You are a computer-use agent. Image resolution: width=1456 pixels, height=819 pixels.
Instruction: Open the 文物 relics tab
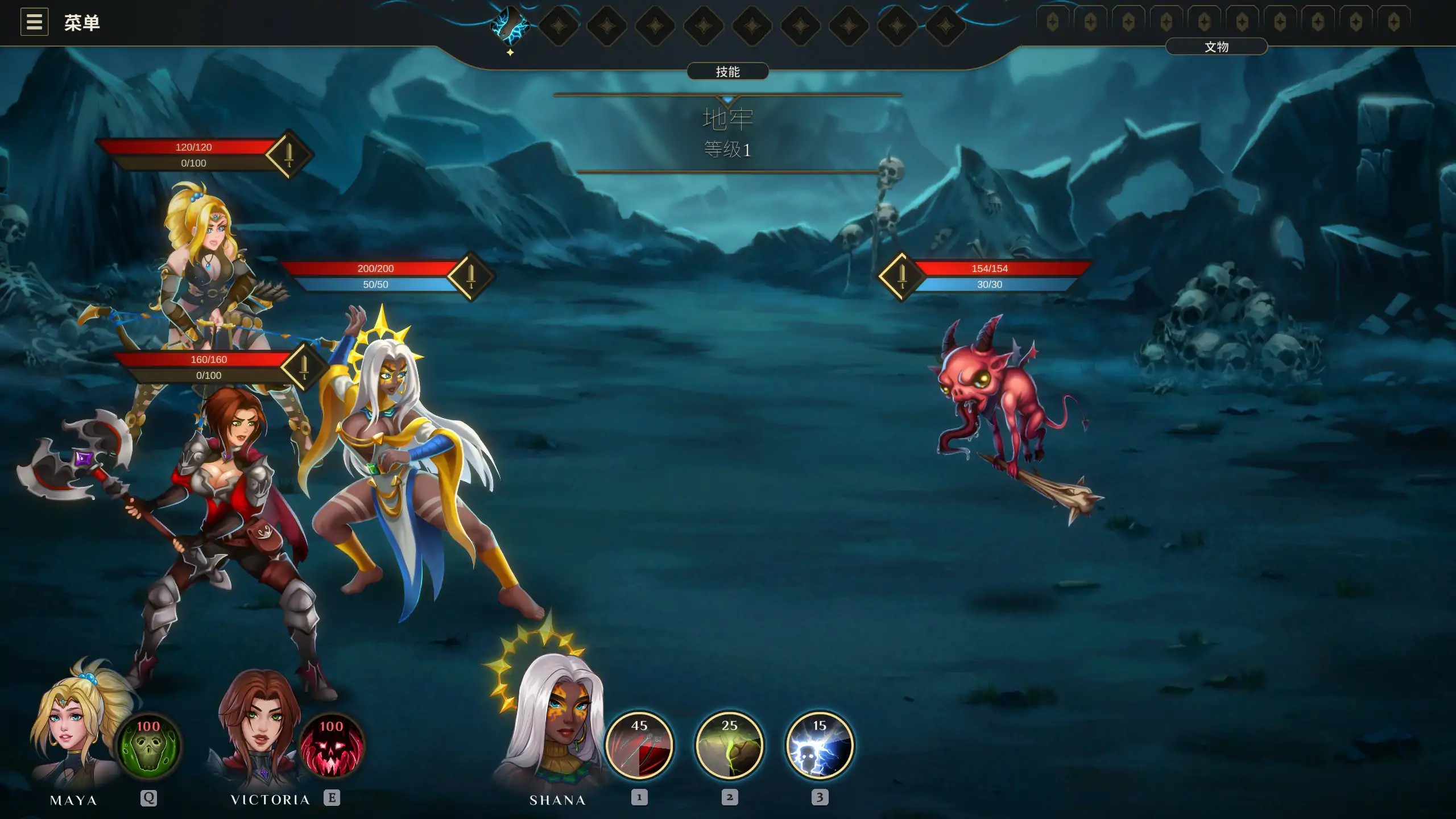coord(1216,47)
